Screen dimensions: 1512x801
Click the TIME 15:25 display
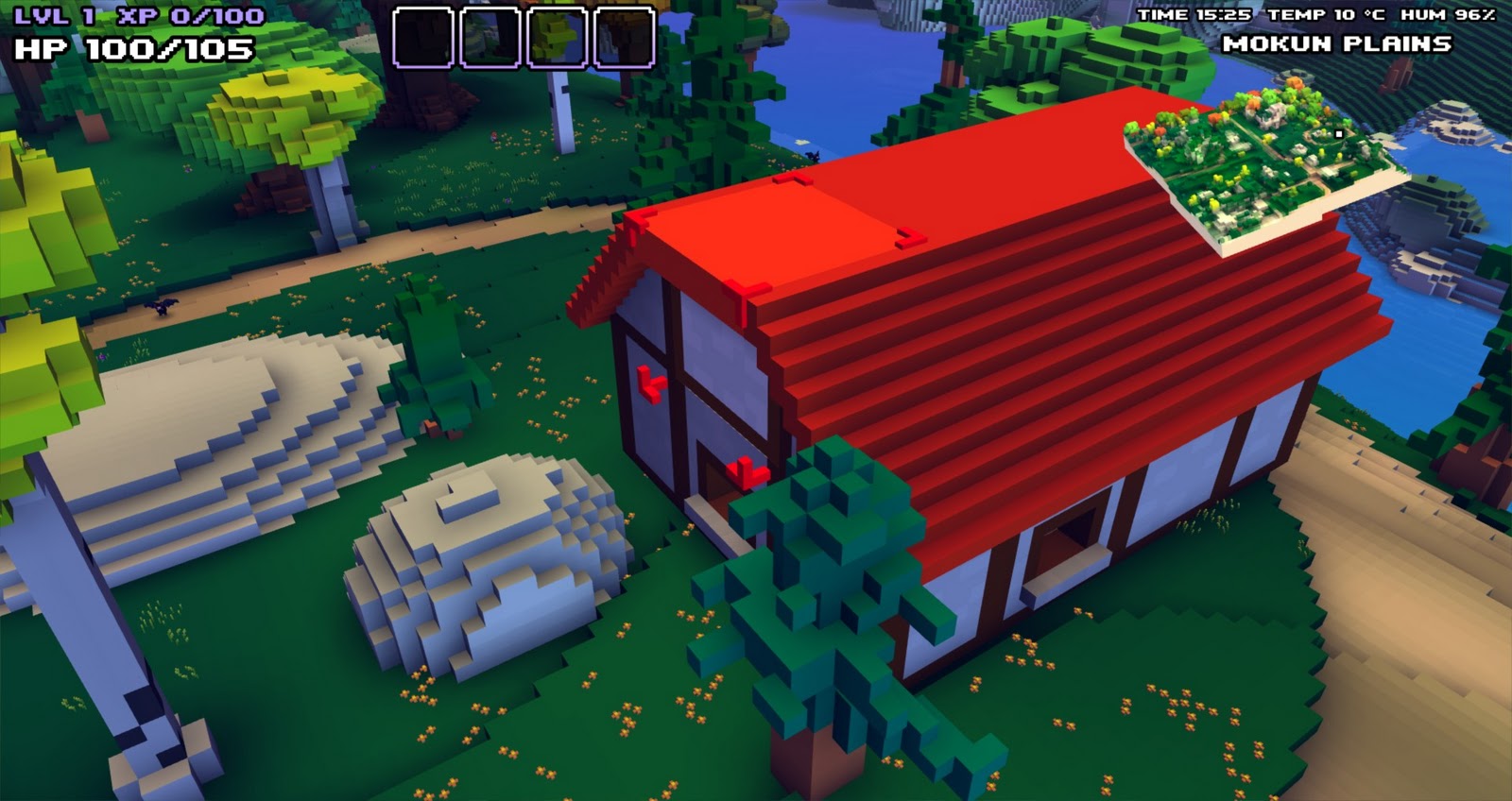[1195, 14]
